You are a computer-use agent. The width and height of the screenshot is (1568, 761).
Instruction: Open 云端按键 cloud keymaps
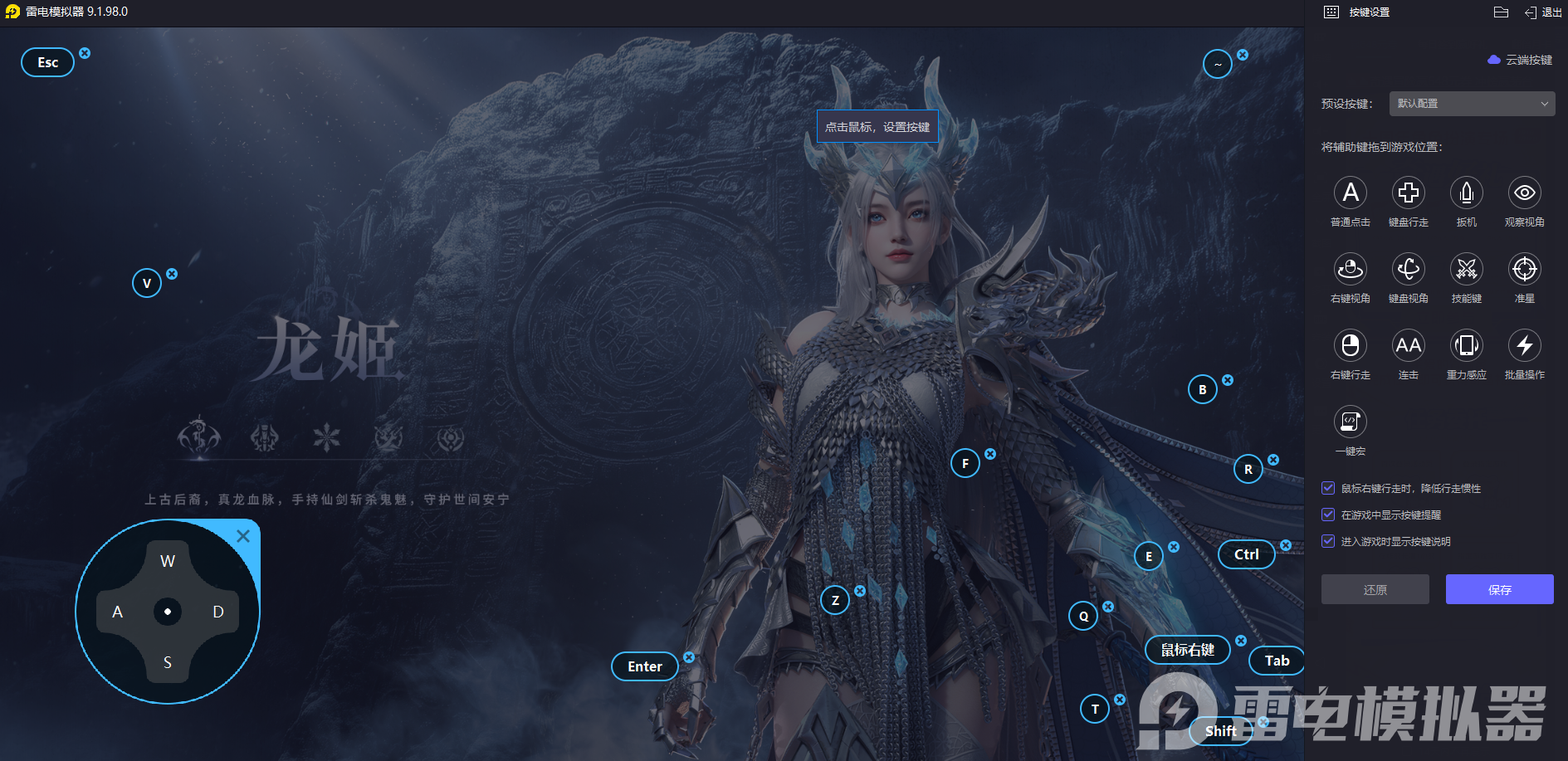coord(1521,60)
